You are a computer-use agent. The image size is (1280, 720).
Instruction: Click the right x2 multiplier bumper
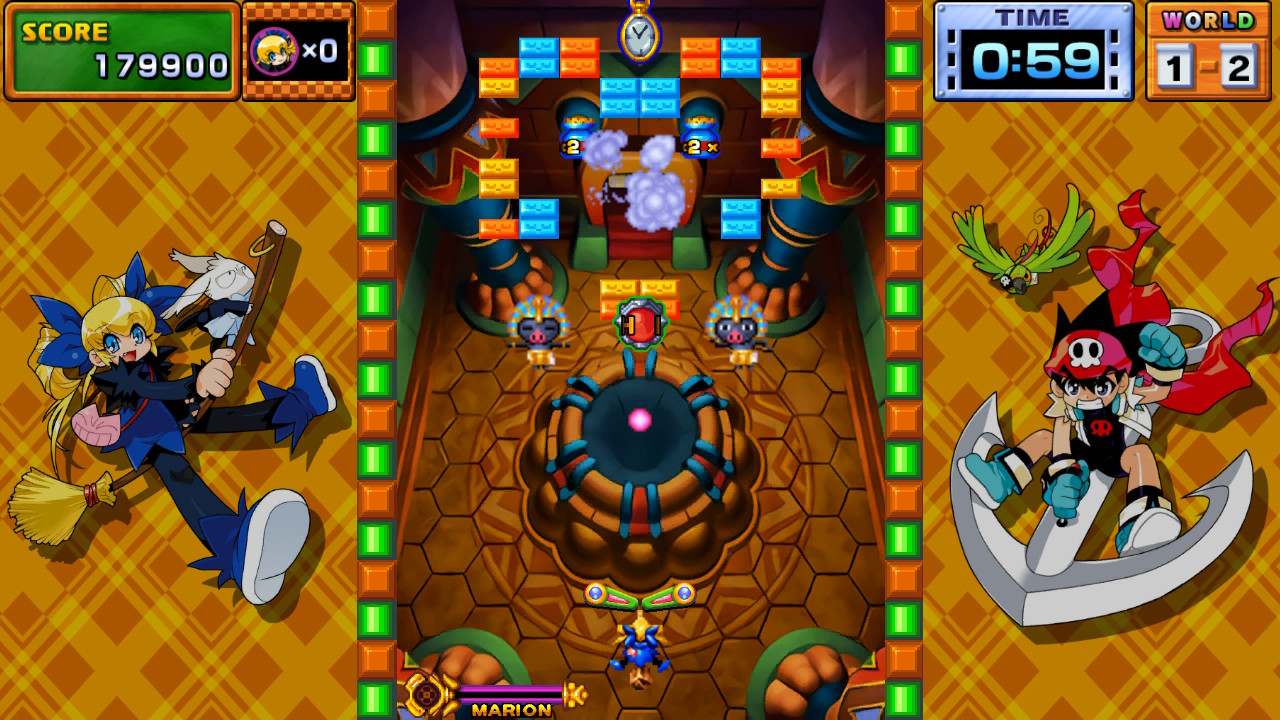click(x=700, y=140)
